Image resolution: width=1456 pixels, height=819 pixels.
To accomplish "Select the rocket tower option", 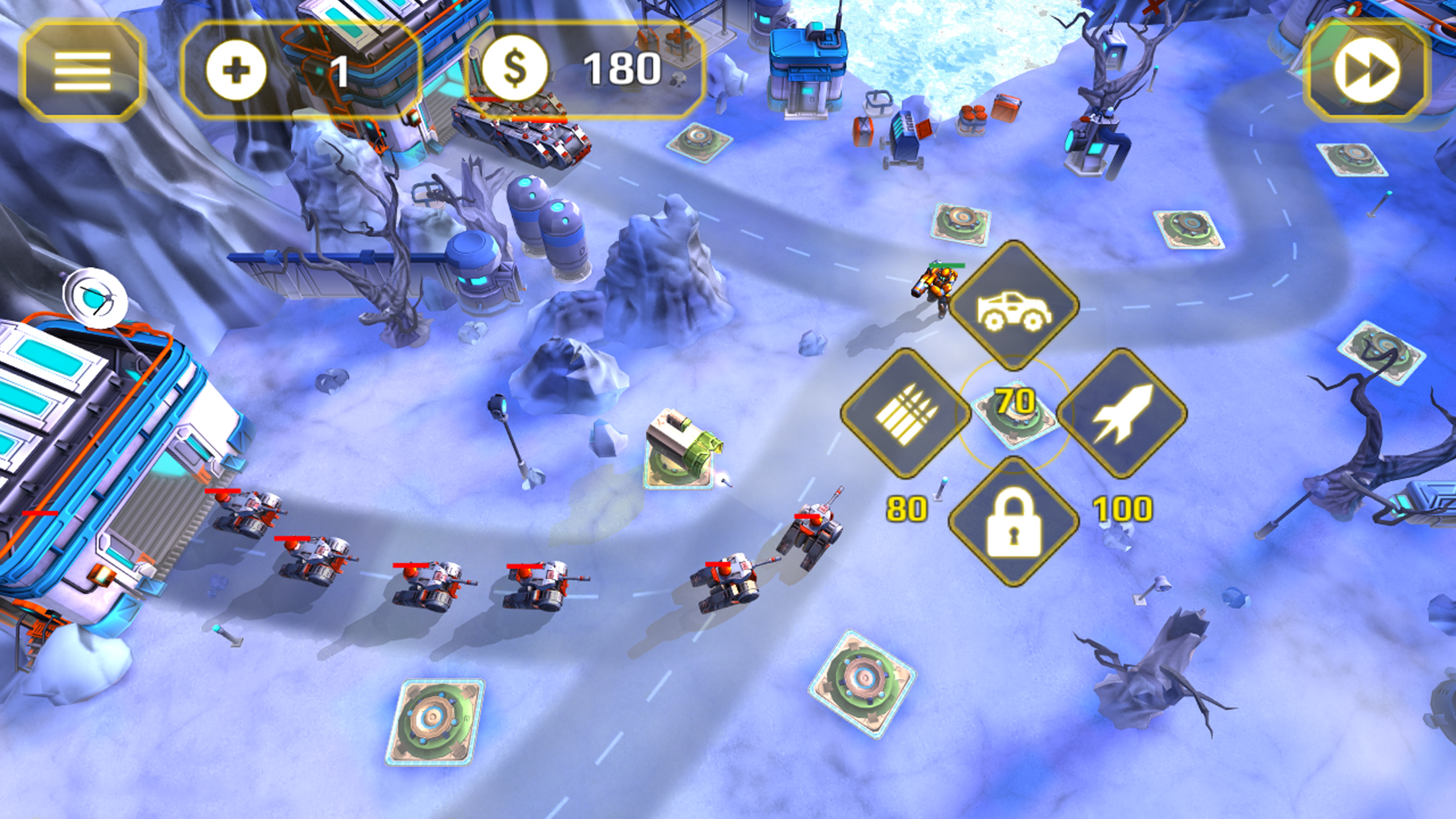I will tap(1122, 413).
